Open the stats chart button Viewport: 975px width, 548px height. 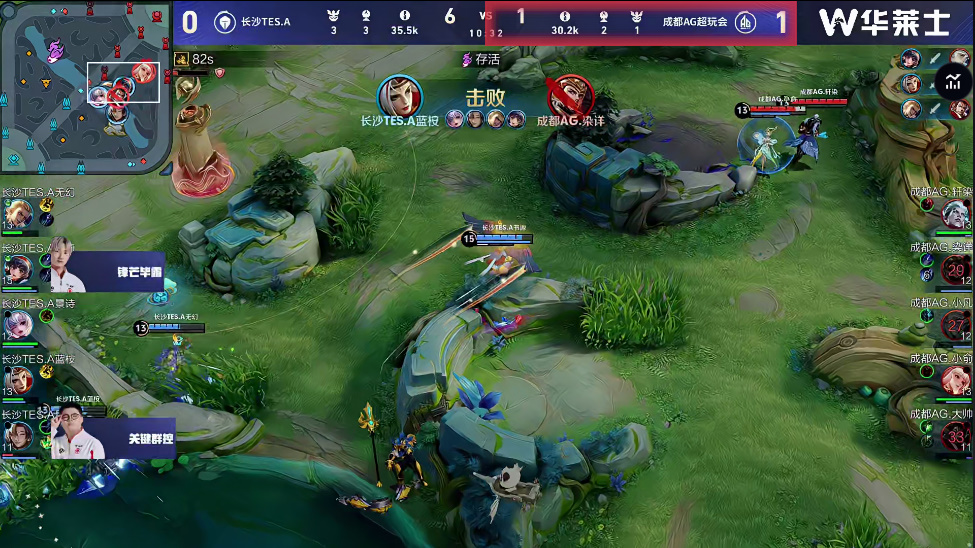click(x=952, y=82)
